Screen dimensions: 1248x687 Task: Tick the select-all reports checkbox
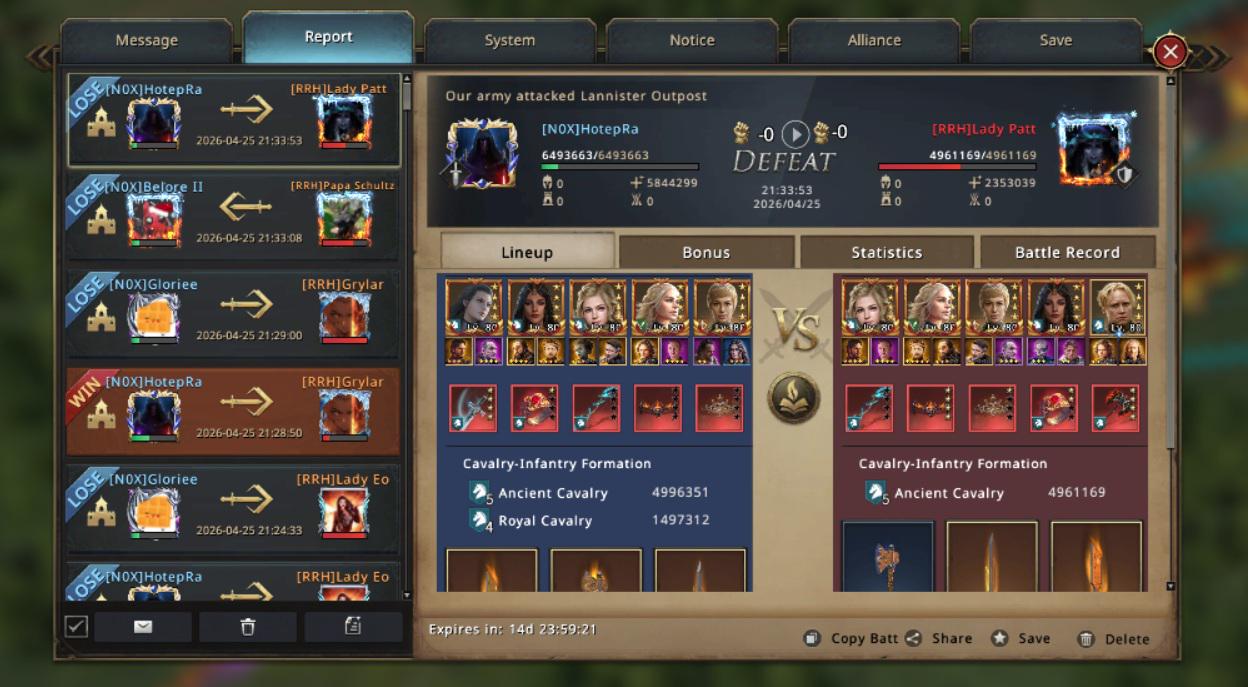point(76,626)
